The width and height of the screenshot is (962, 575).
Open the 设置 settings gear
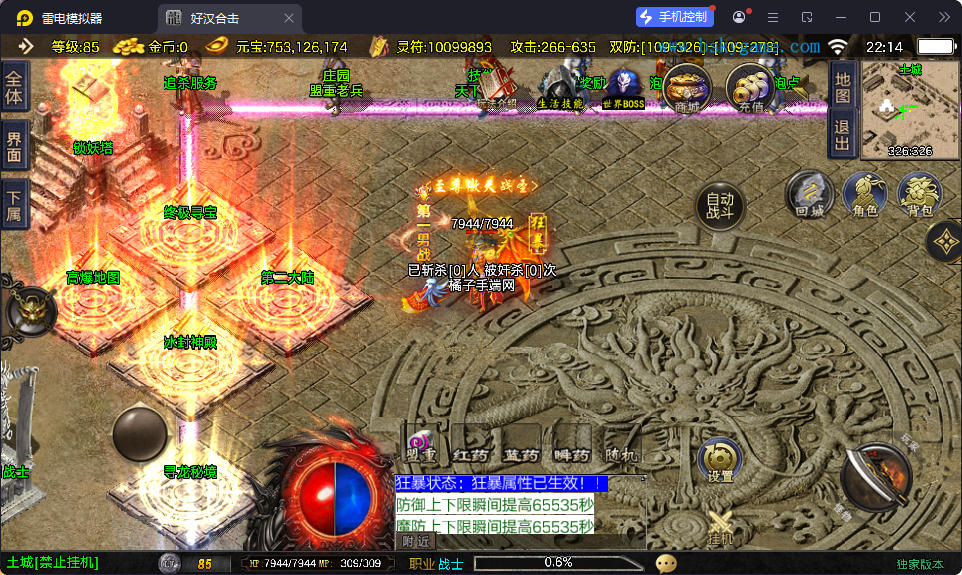click(x=720, y=460)
